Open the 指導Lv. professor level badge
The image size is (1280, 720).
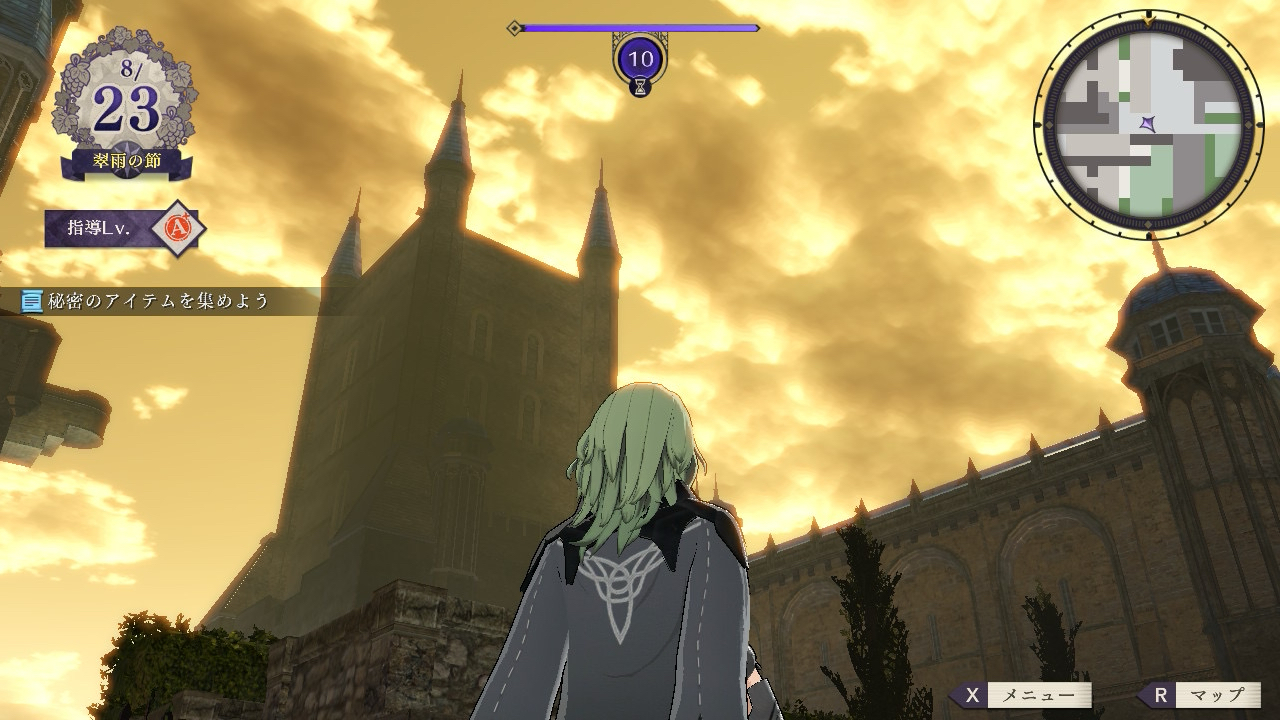pos(124,229)
